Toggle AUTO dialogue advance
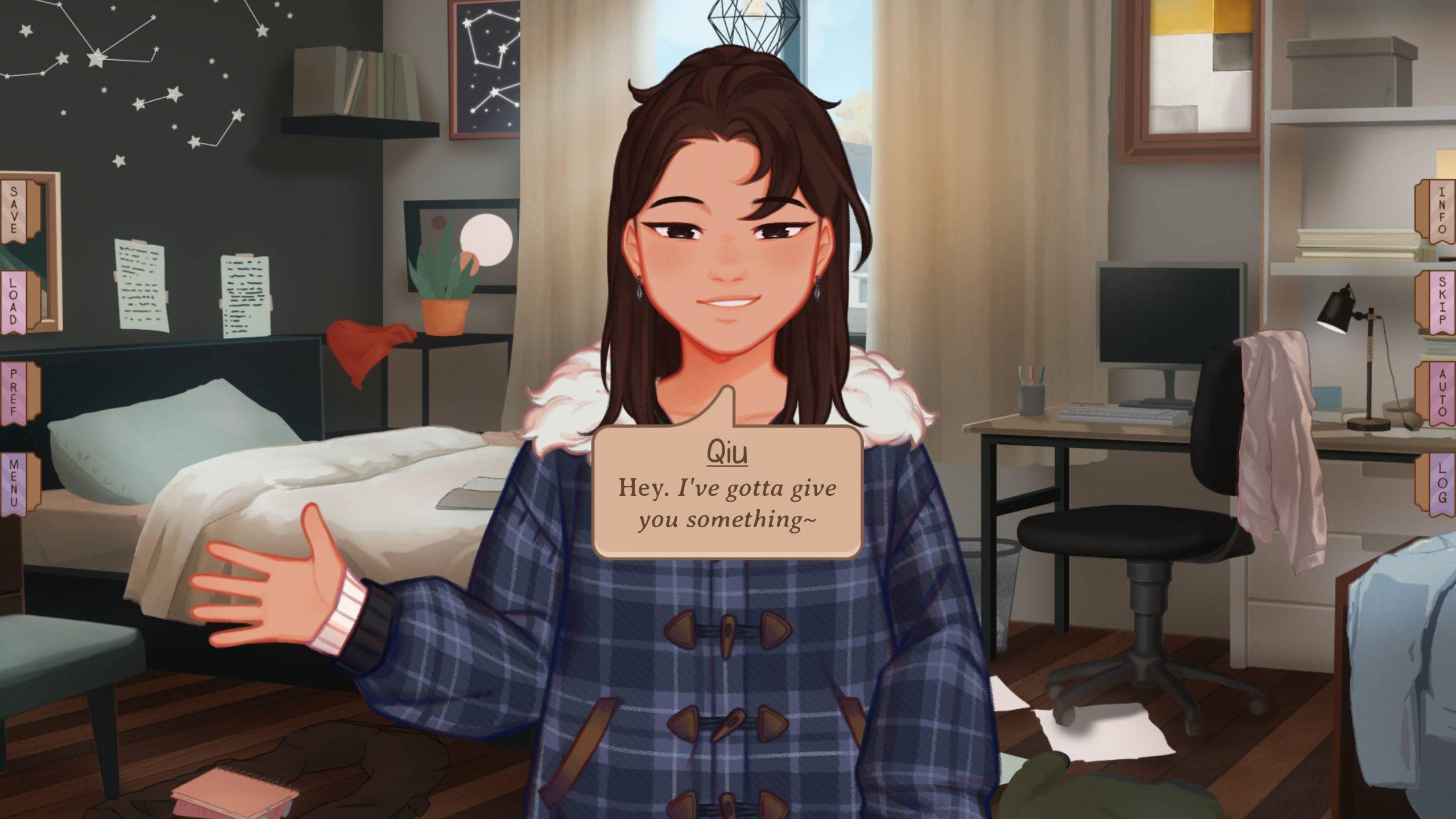 (1440, 392)
